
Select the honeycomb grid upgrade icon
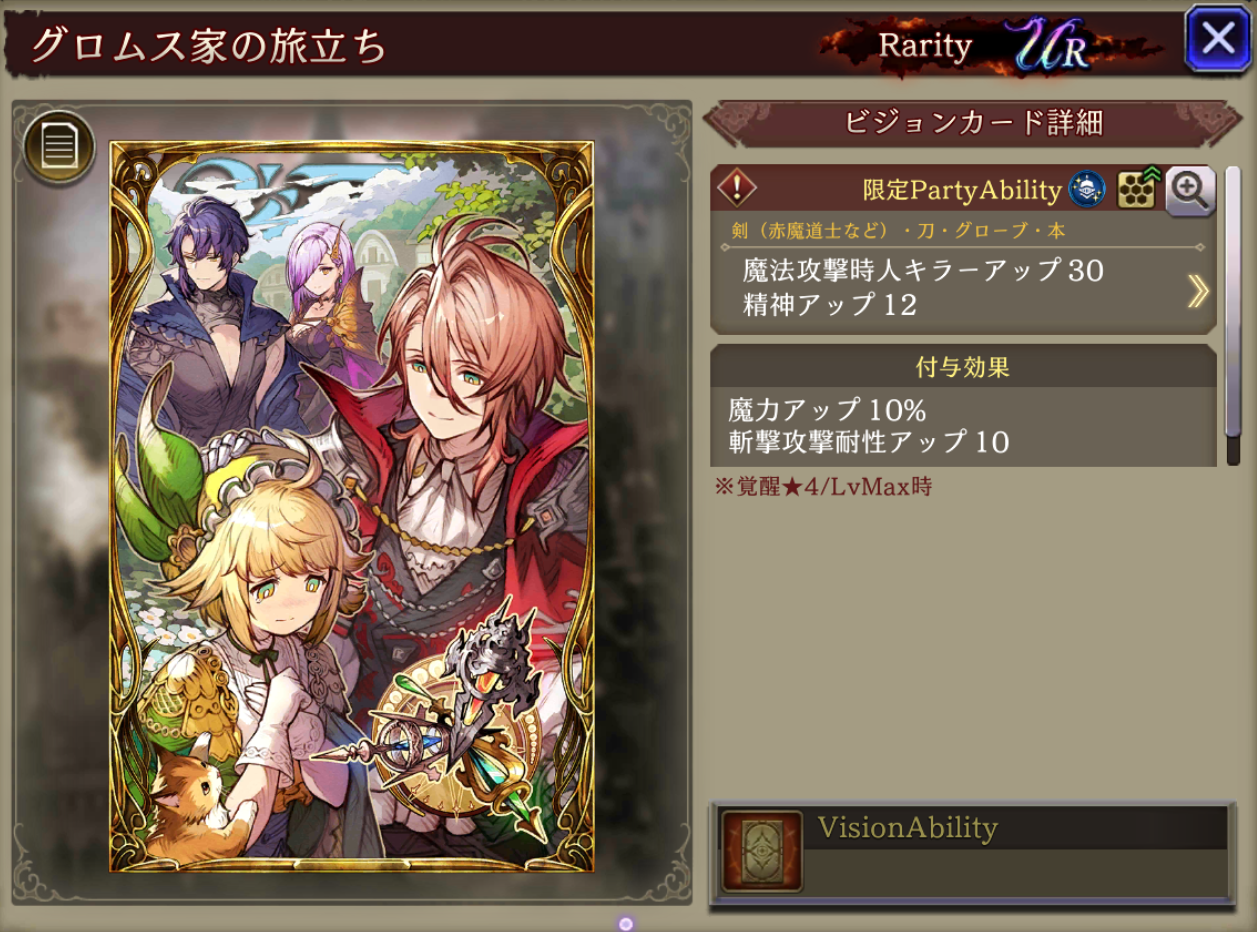click(x=1137, y=190)
